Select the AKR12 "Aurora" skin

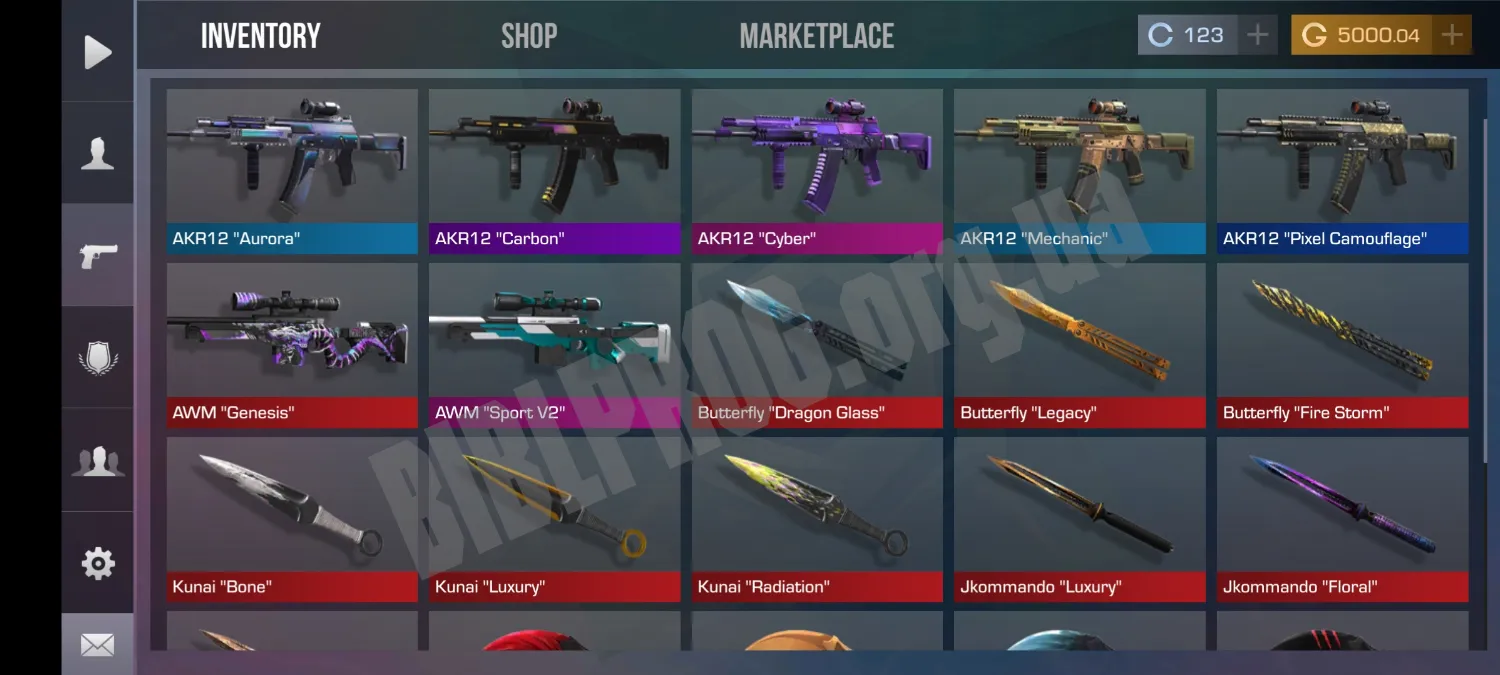point(292,170)
